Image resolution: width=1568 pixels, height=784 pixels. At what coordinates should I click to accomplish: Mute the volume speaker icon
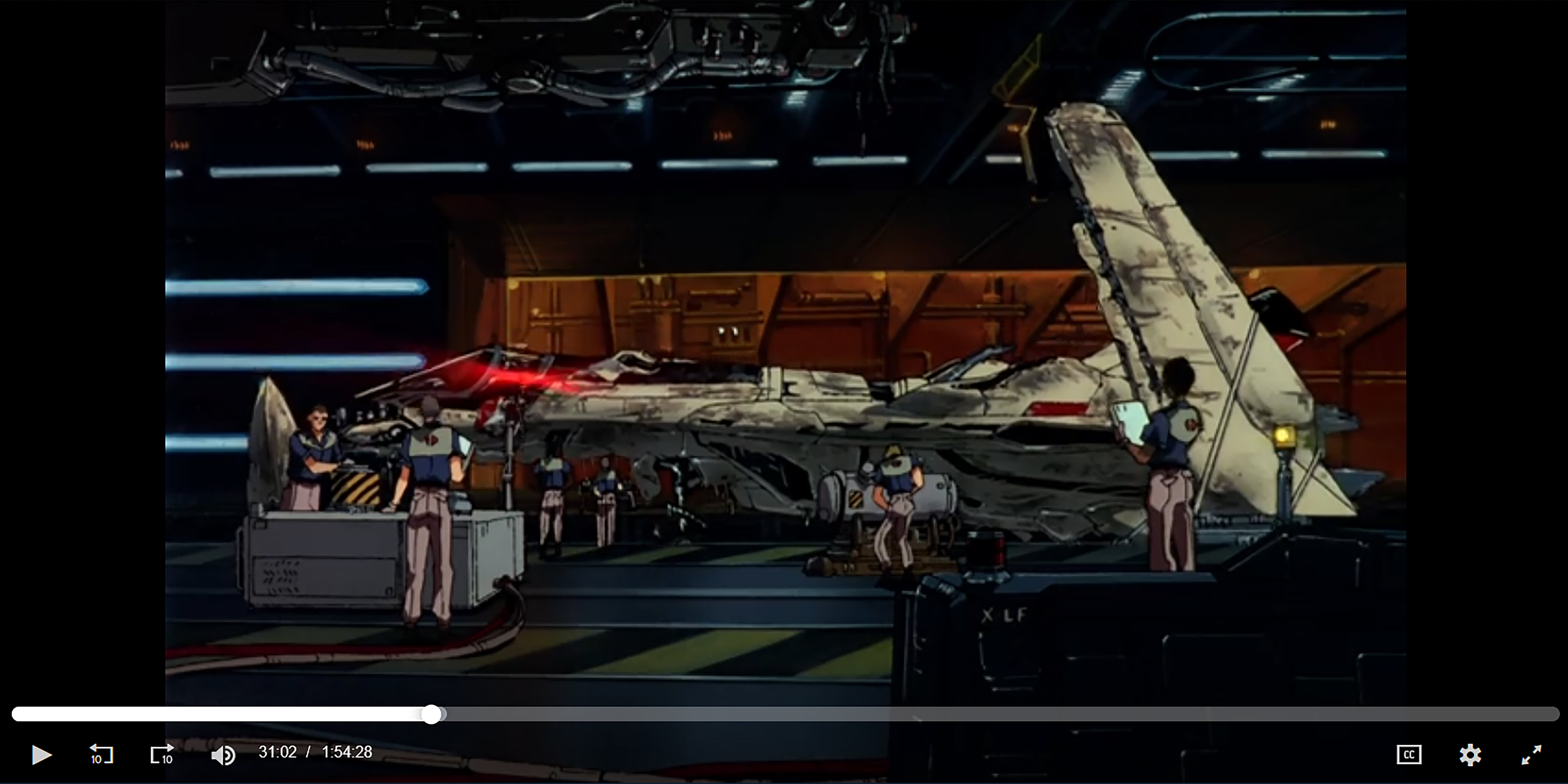pos(223,755)
